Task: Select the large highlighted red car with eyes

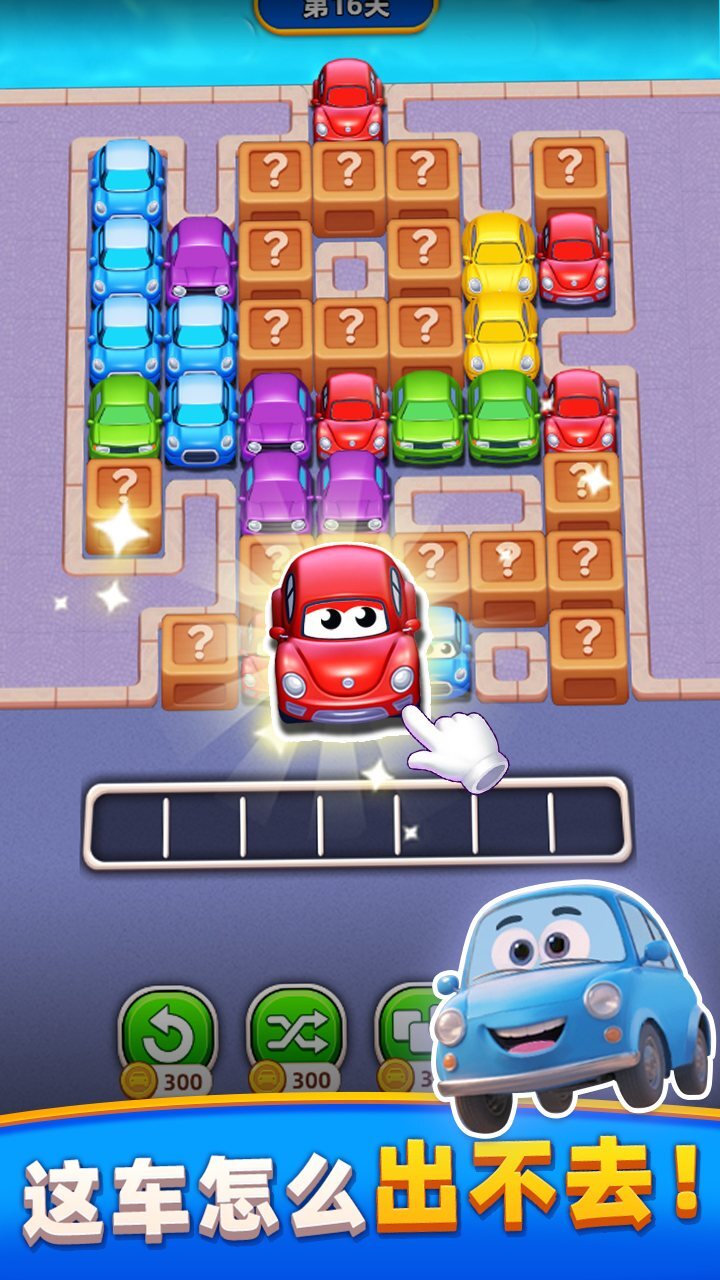Action: tap(345, 635)
